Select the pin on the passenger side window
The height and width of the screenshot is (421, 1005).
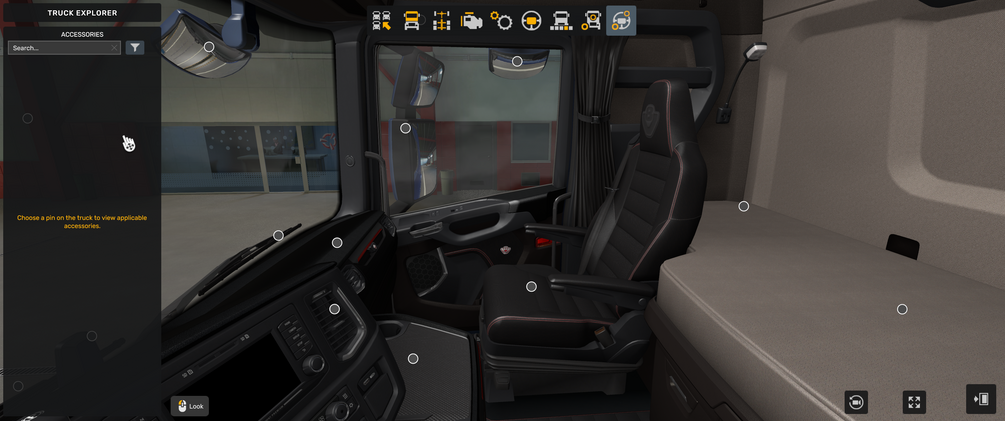[x=405, y=128]
